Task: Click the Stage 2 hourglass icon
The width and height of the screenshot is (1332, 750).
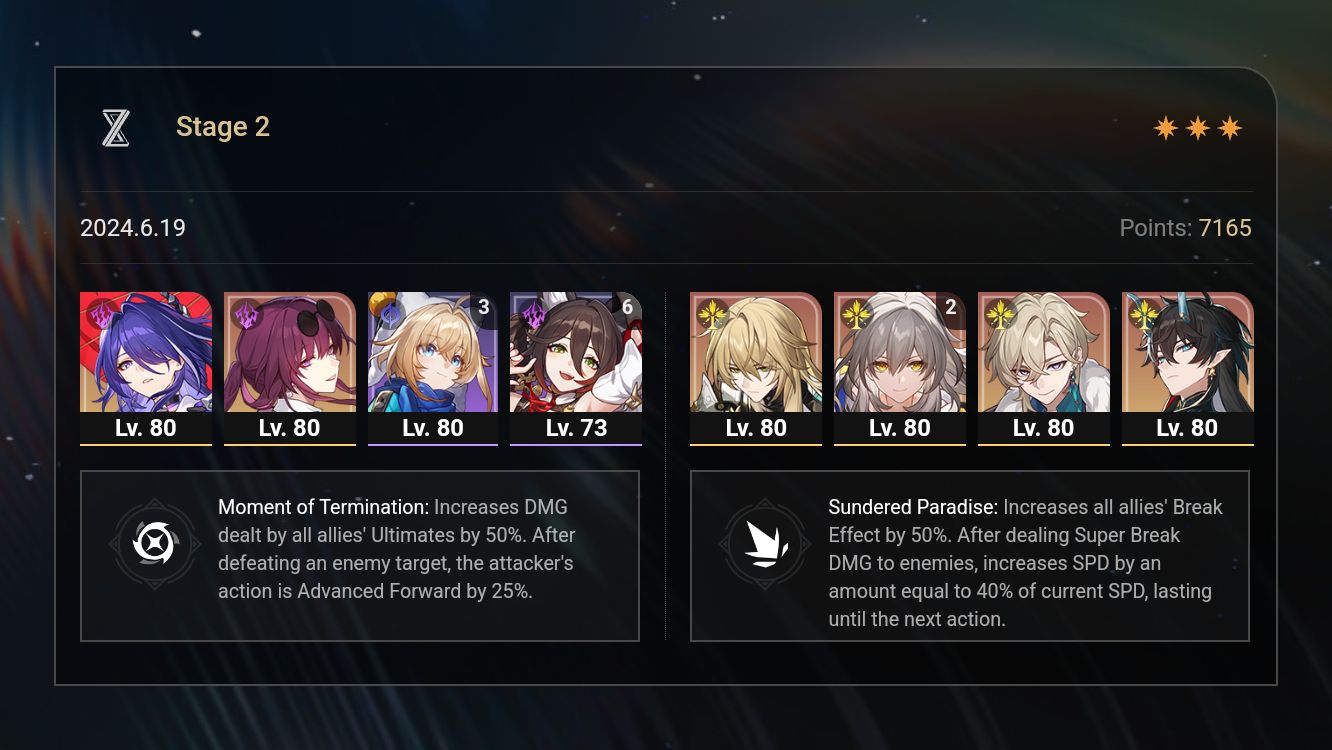Action: pyautogui.click(x=115, y=126)
